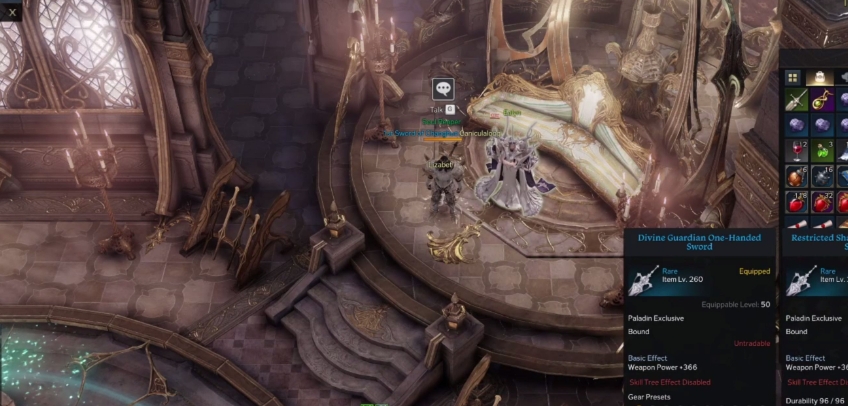This screenshot has width=848, height=406.
Task: Choose the red potion stack of 118
Action: coord(796,203)
